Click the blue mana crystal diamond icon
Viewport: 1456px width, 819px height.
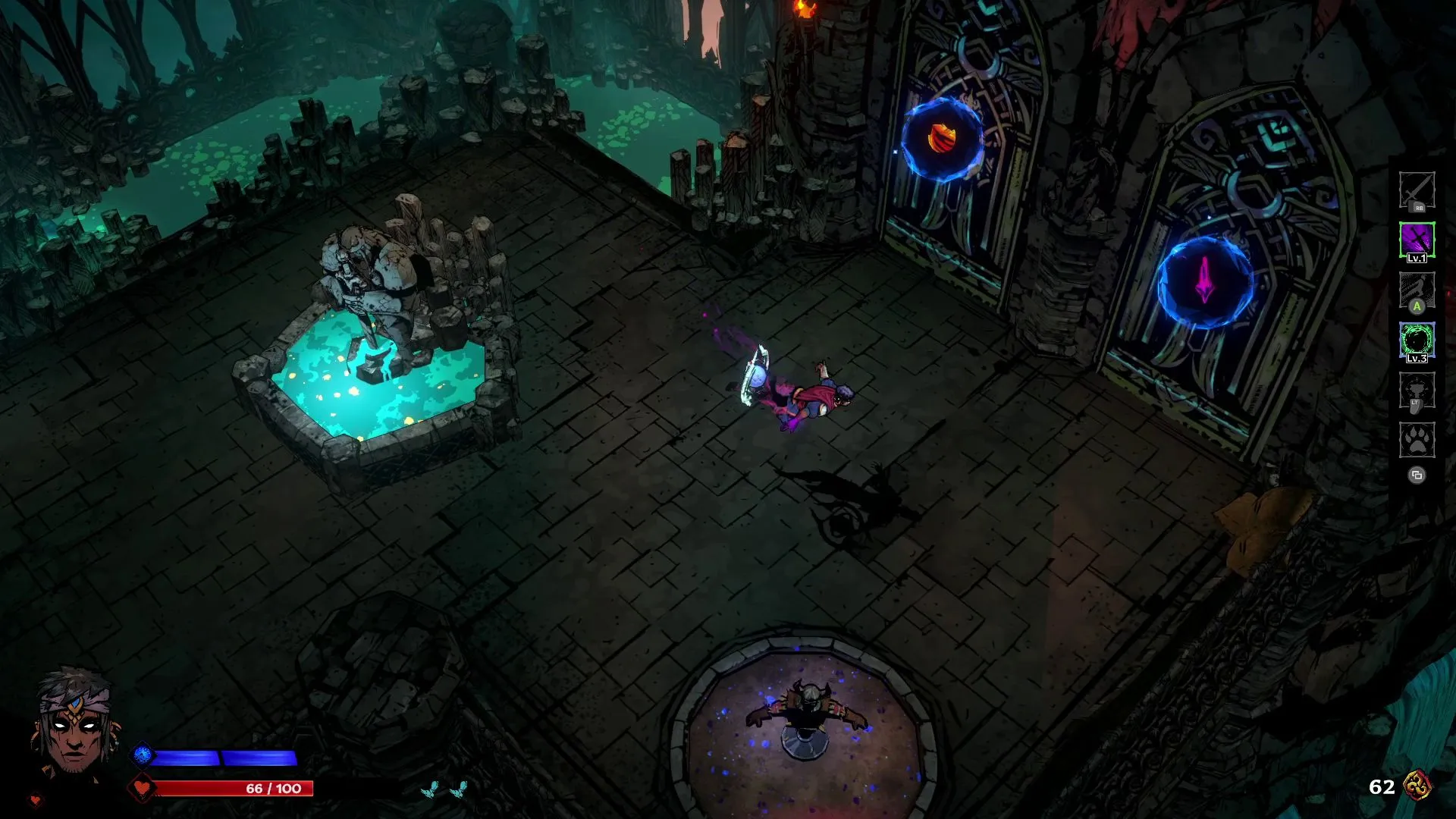coord(142,755)
